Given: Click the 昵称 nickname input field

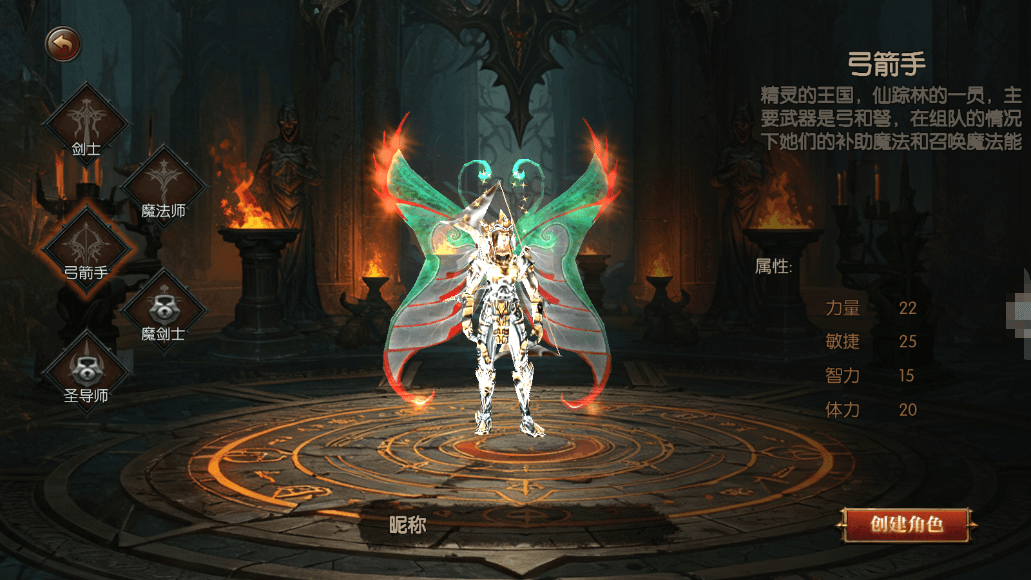Looking at the screenshot, I should click(x=520, y=525).
